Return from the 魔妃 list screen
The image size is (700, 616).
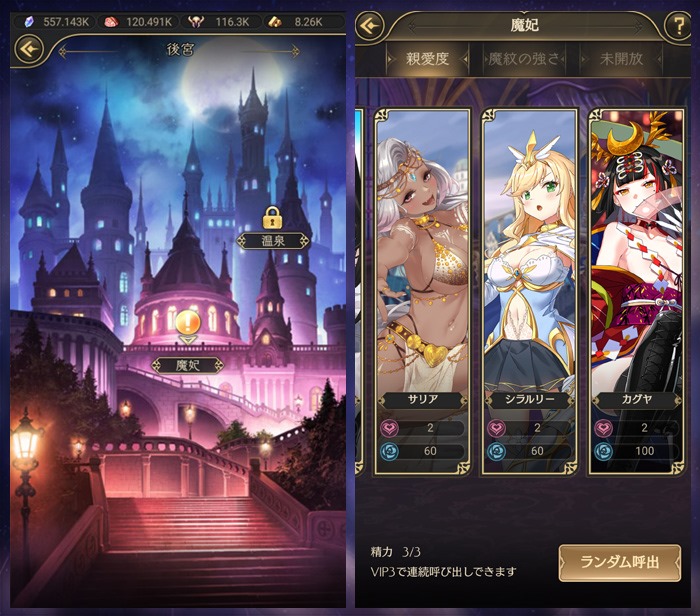371,25
